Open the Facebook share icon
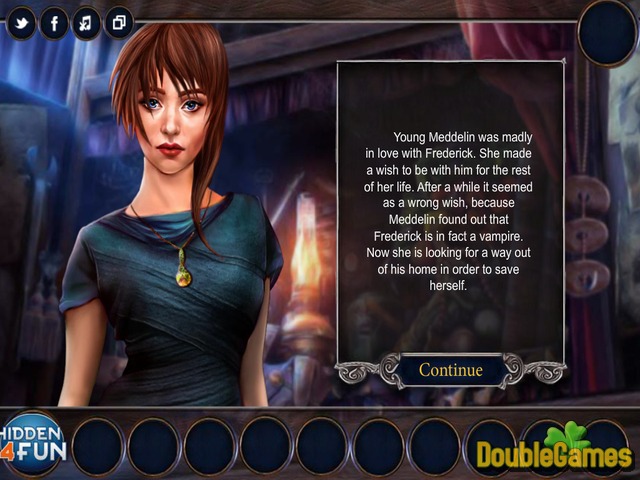The image size is (640, 480). [54, 22]
